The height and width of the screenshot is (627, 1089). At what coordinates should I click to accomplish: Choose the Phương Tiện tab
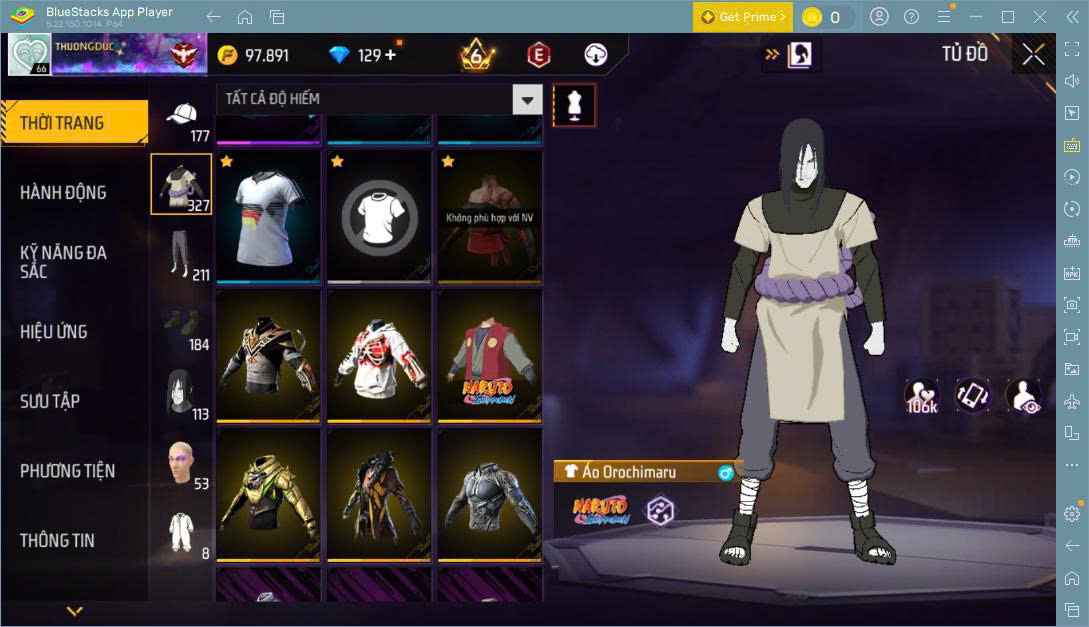pos(67,470)
